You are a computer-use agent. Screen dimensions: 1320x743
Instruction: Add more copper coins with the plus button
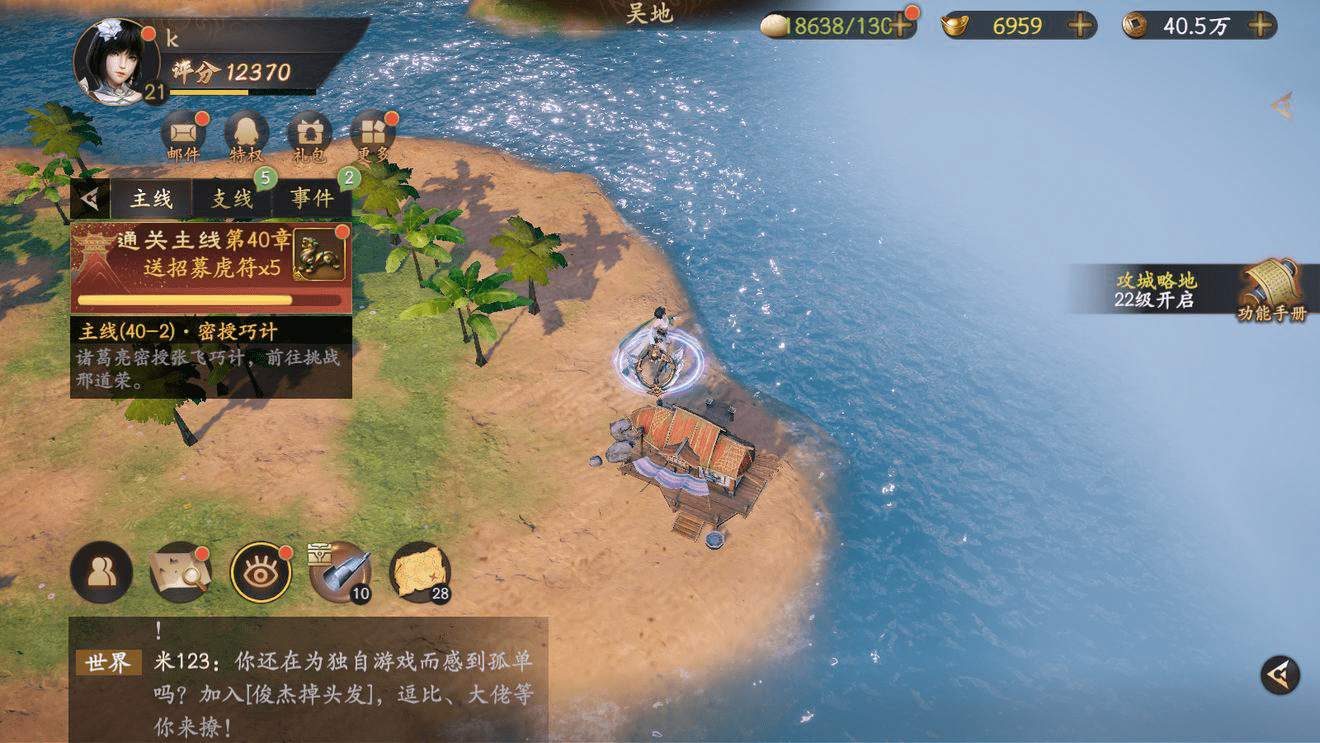(x=1261, y=26)
